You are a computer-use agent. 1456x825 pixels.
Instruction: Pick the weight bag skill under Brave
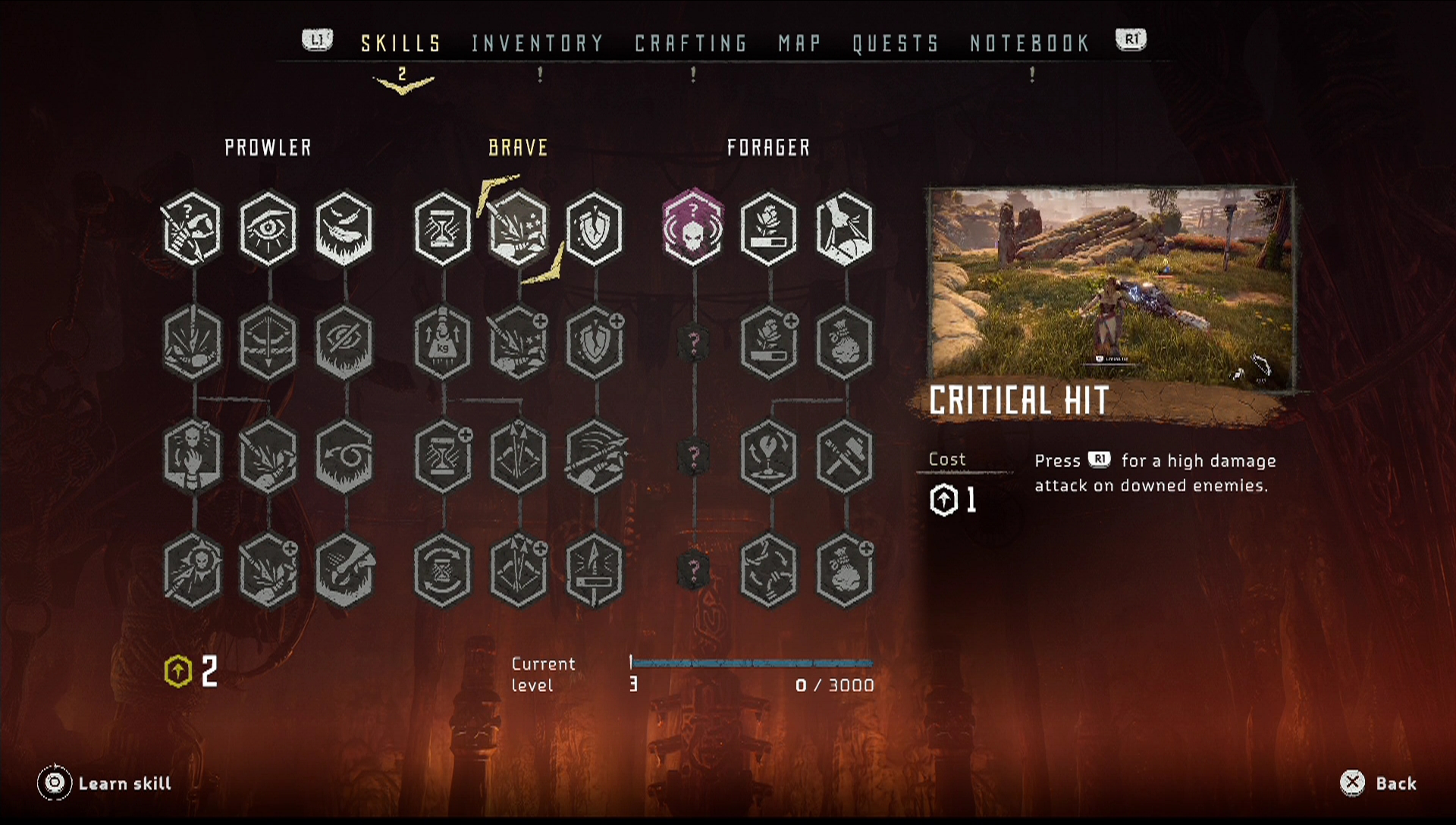point(443,342)
